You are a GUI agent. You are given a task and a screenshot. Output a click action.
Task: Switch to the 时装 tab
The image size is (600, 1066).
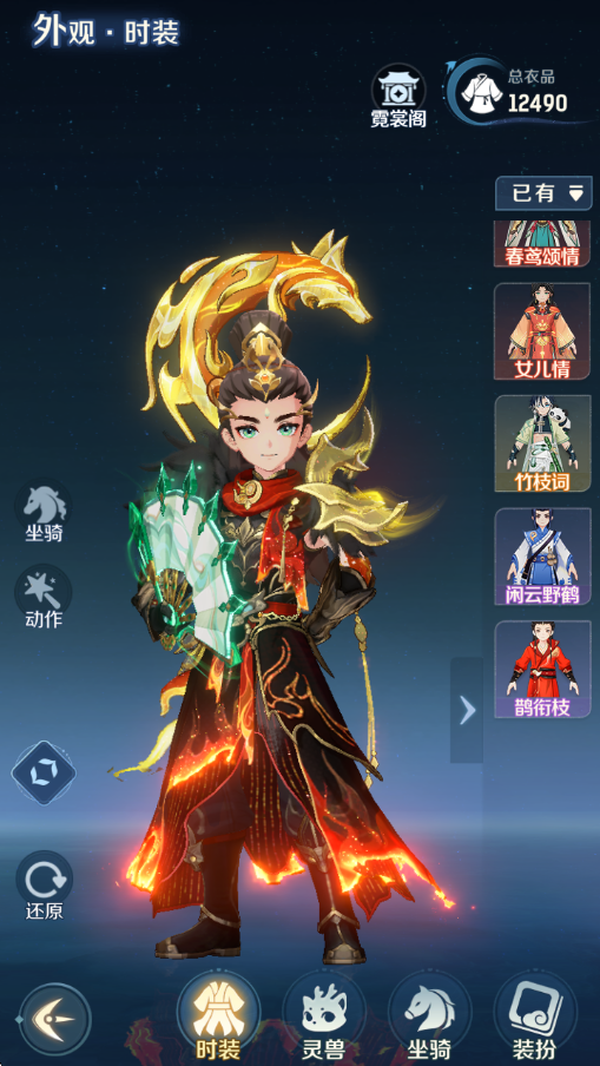coord(217,1017)
